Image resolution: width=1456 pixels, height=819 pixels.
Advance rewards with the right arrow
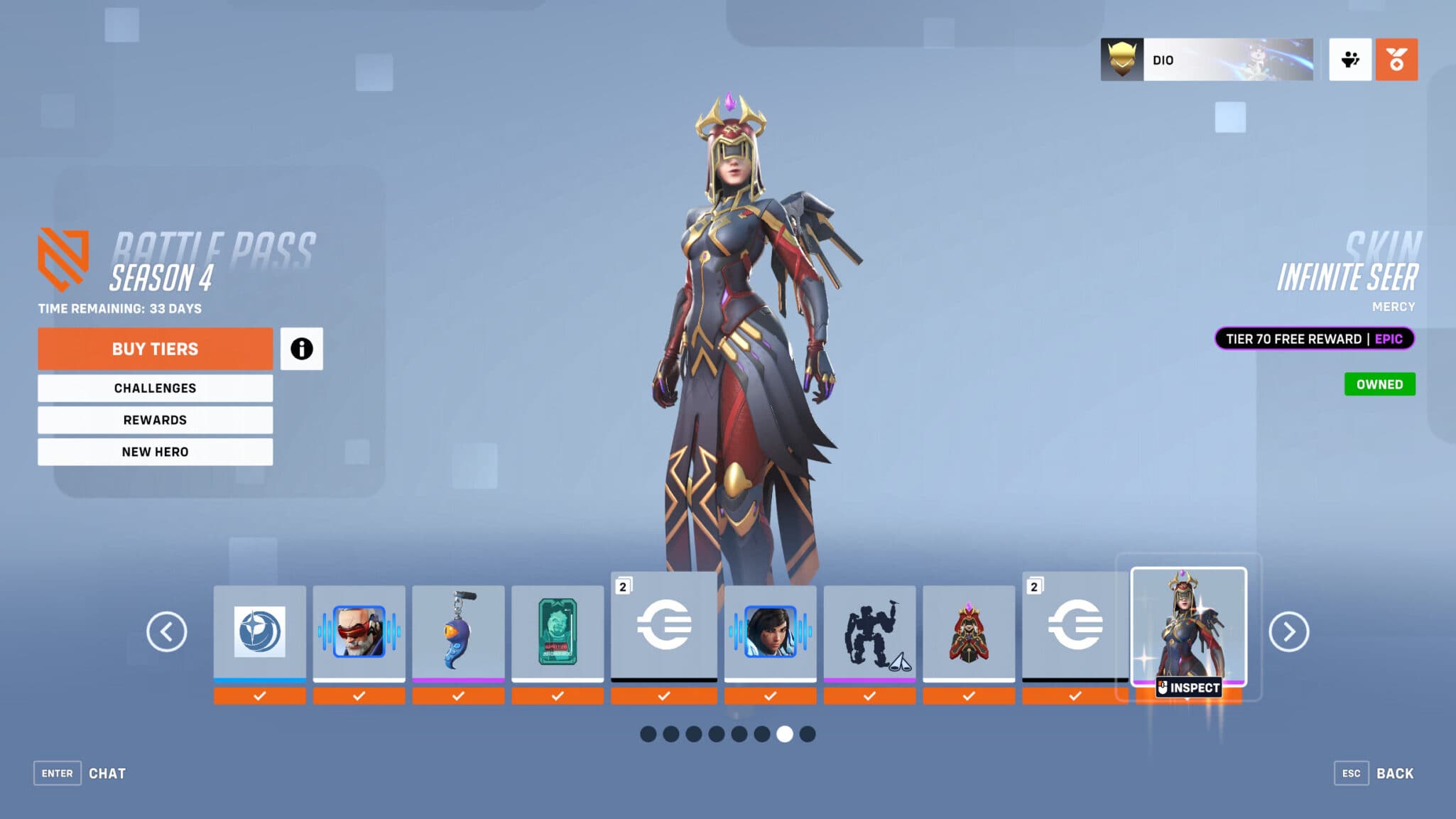point(1288,631)
